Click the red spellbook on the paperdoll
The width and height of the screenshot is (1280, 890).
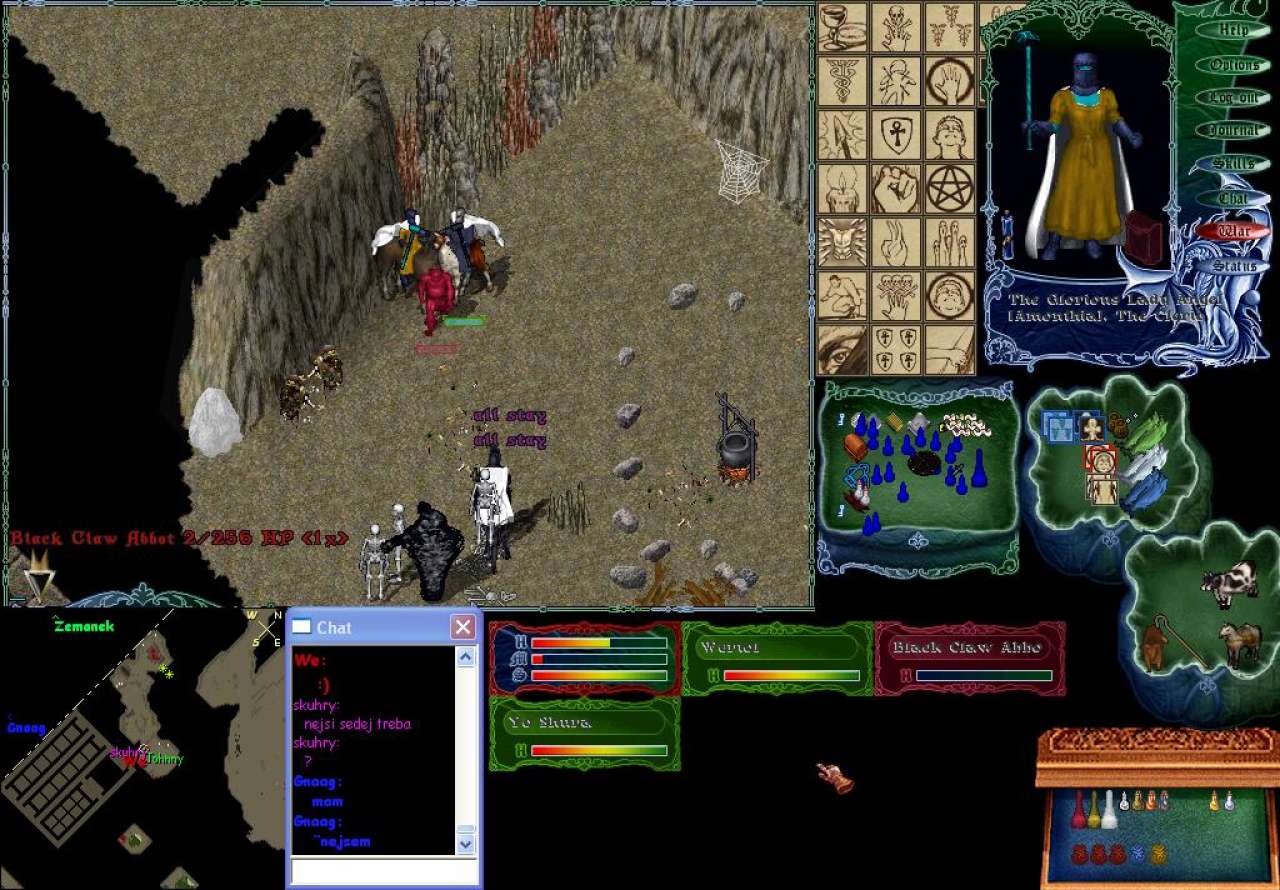[x=1145, y=237]
